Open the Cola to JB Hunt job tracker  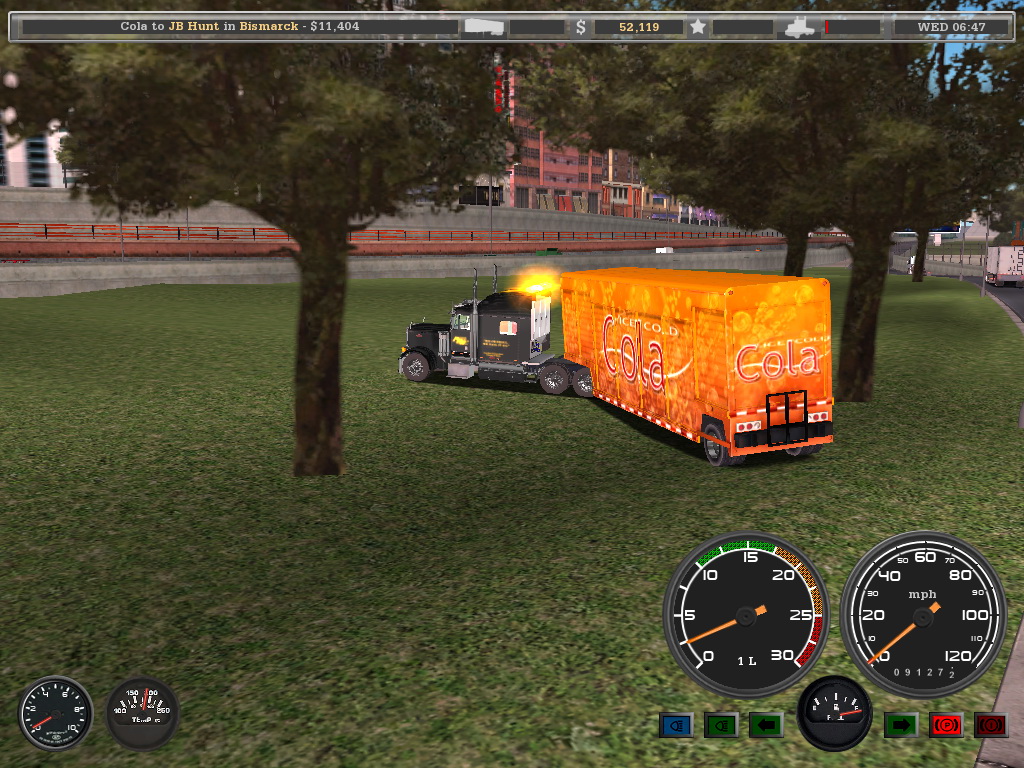click(240, 27)
